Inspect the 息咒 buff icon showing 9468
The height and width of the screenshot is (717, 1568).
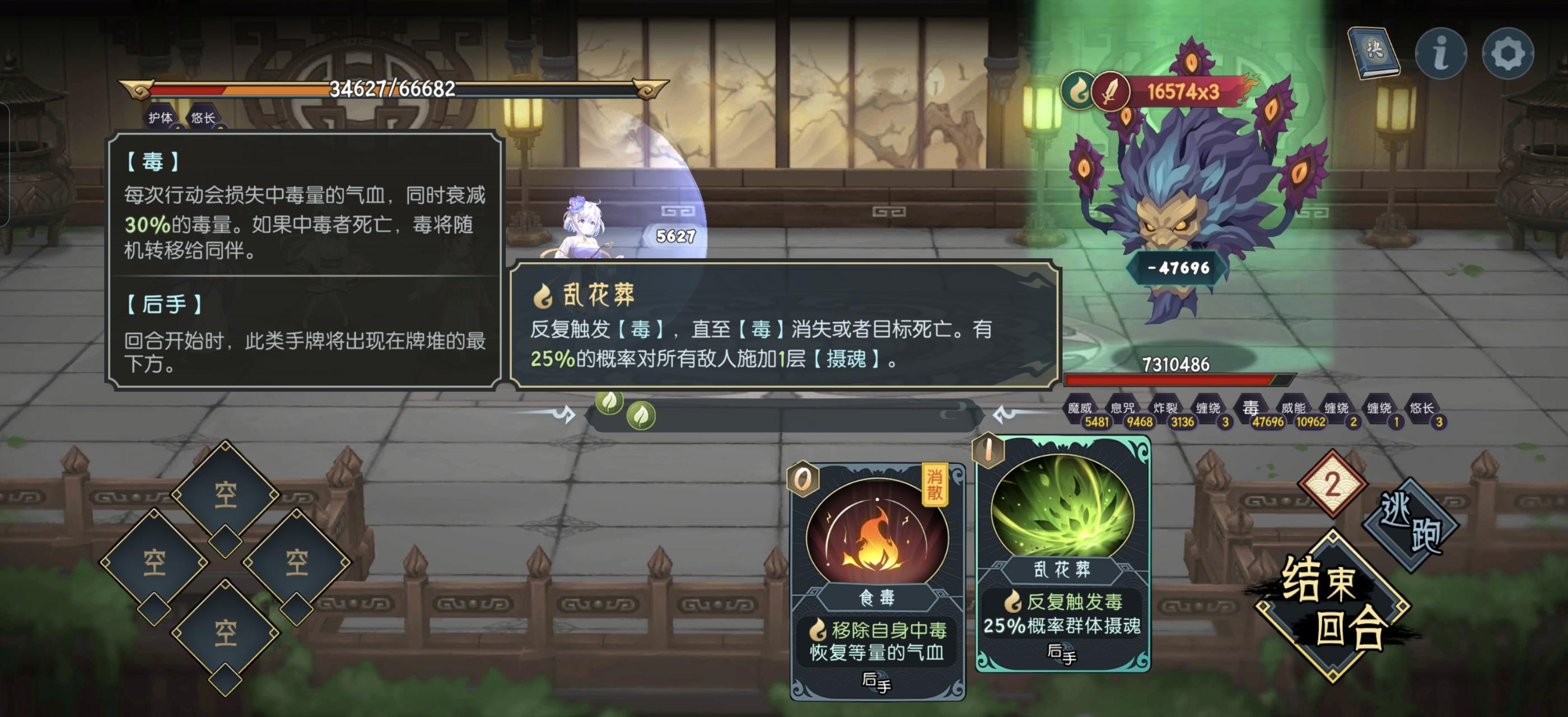pos(1123,407)
